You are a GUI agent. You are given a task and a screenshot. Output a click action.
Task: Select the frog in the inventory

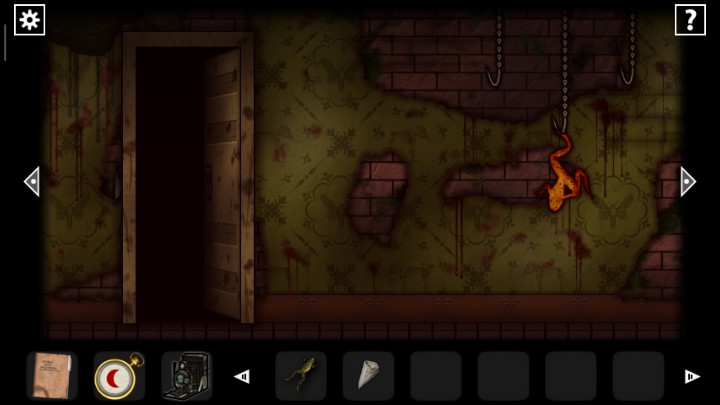[x=300, y=376]
